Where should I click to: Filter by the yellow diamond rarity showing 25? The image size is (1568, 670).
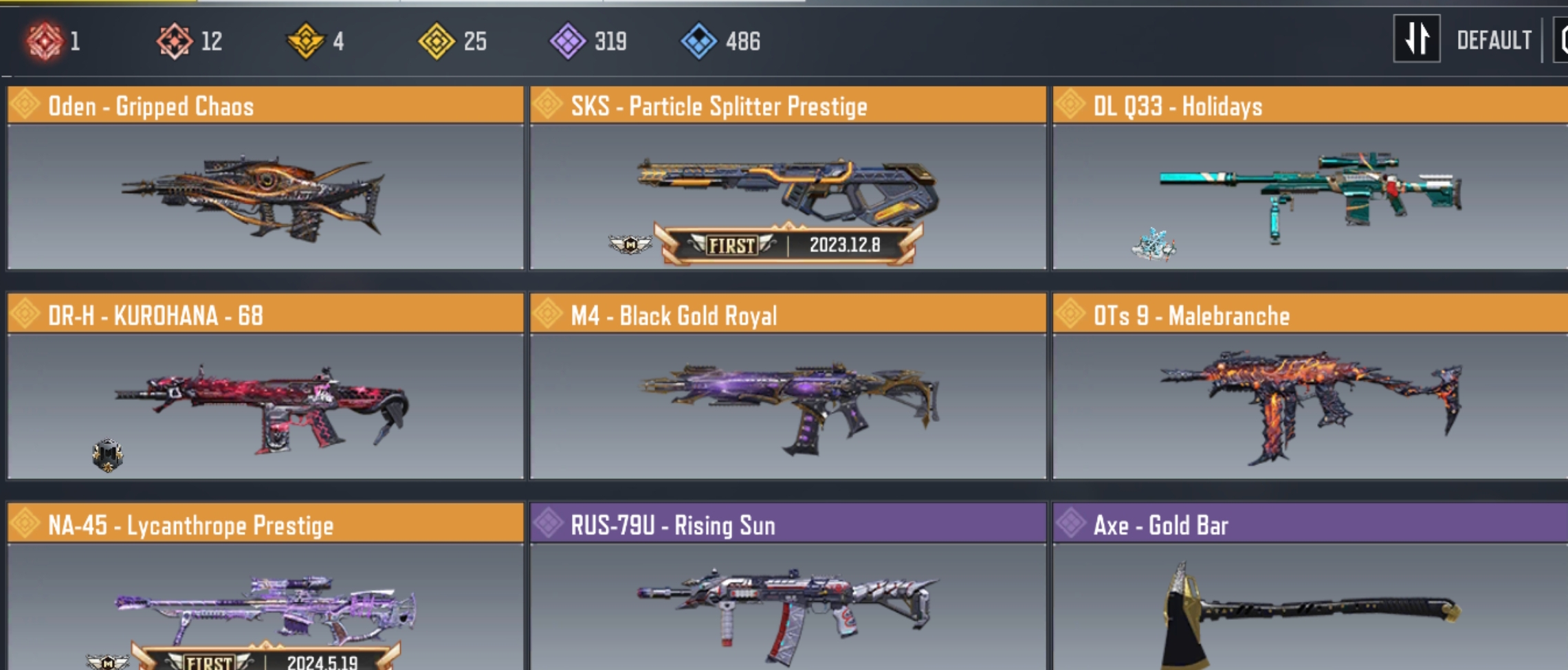click(x=437, y=41)
